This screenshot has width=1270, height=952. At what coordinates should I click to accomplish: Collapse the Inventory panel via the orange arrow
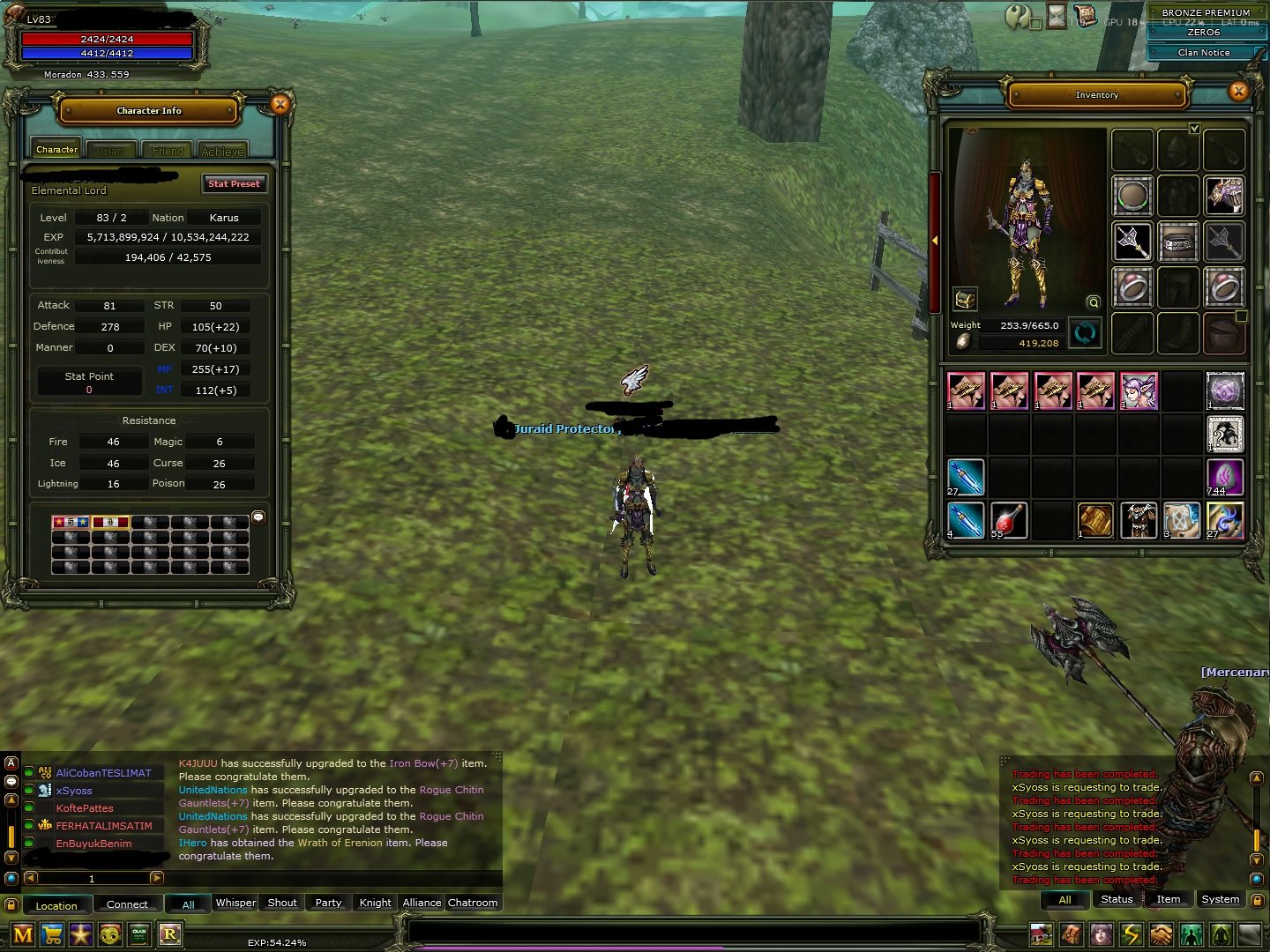click(935, 241)
